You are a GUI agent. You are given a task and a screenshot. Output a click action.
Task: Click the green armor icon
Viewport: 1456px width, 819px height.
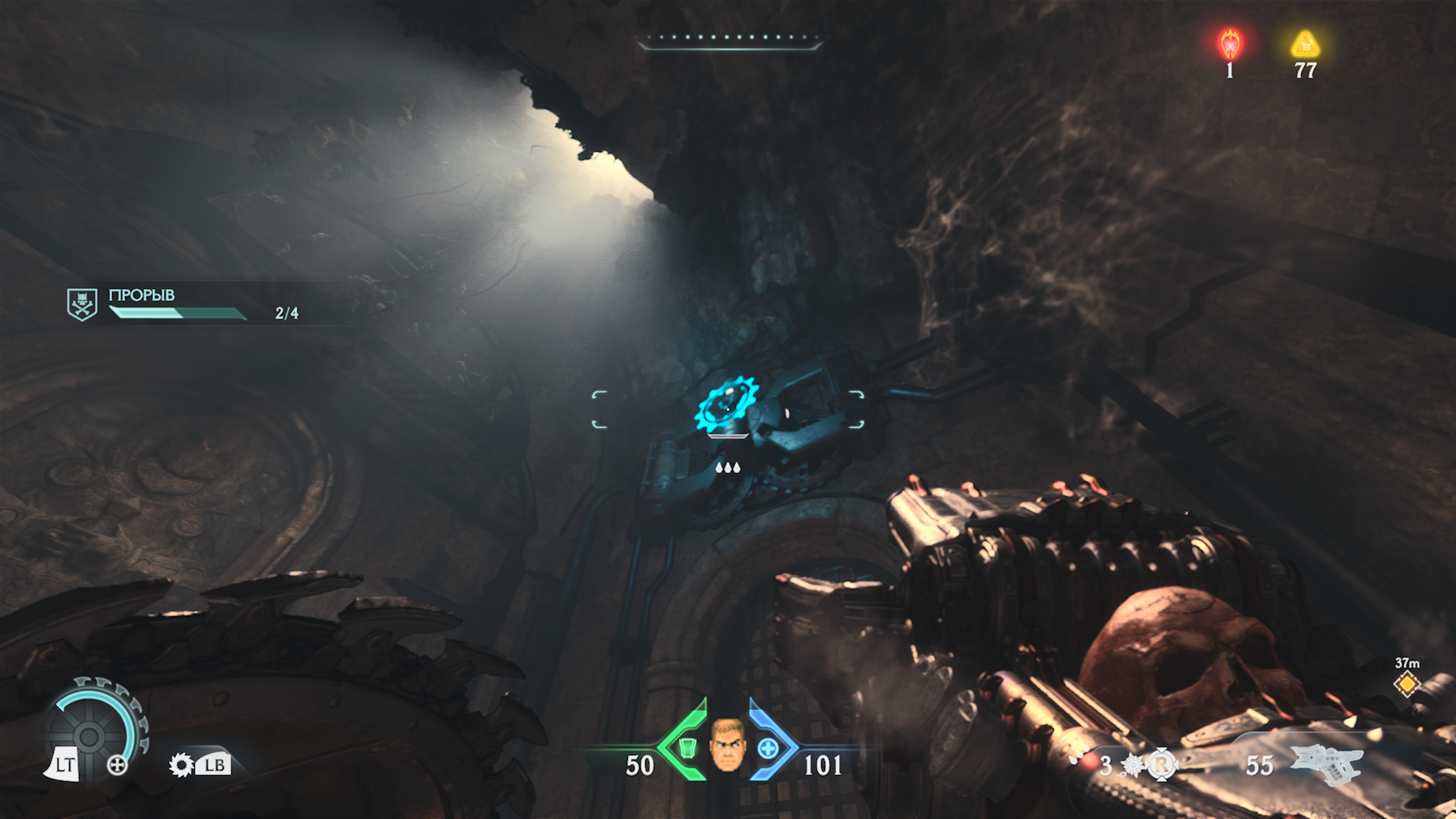687,747
